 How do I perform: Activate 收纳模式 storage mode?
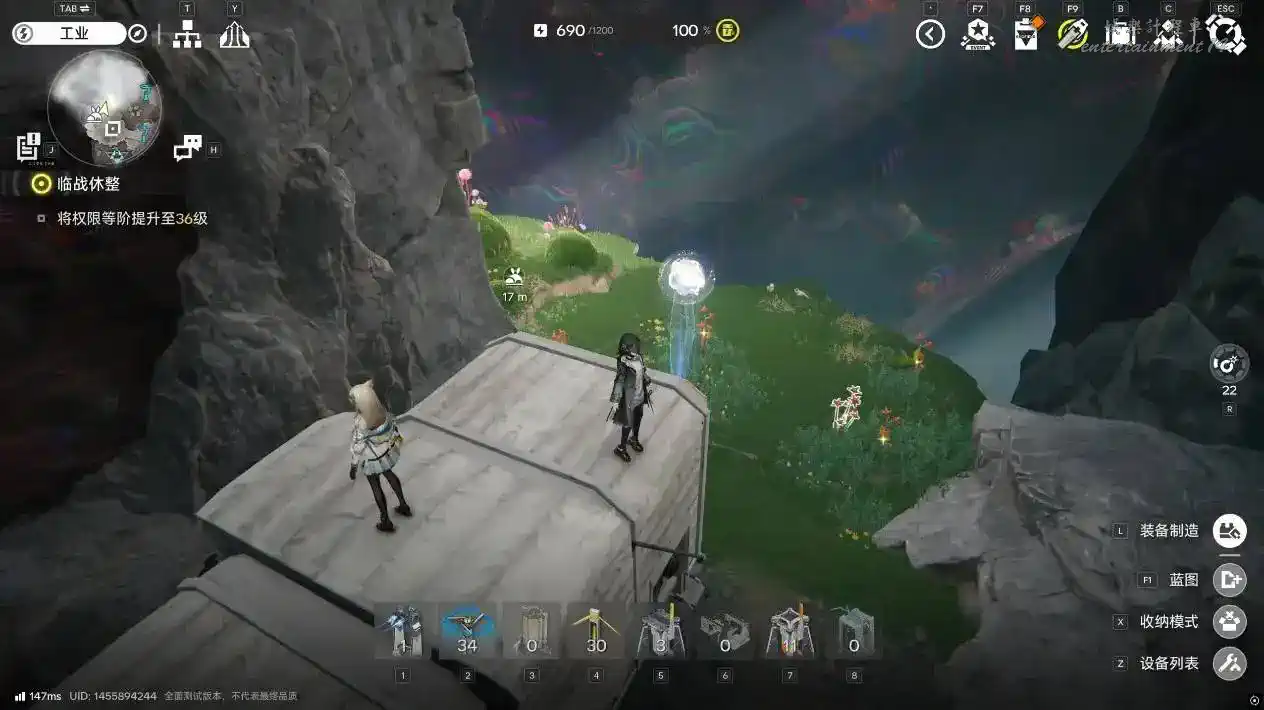(x=1229, y=621)
